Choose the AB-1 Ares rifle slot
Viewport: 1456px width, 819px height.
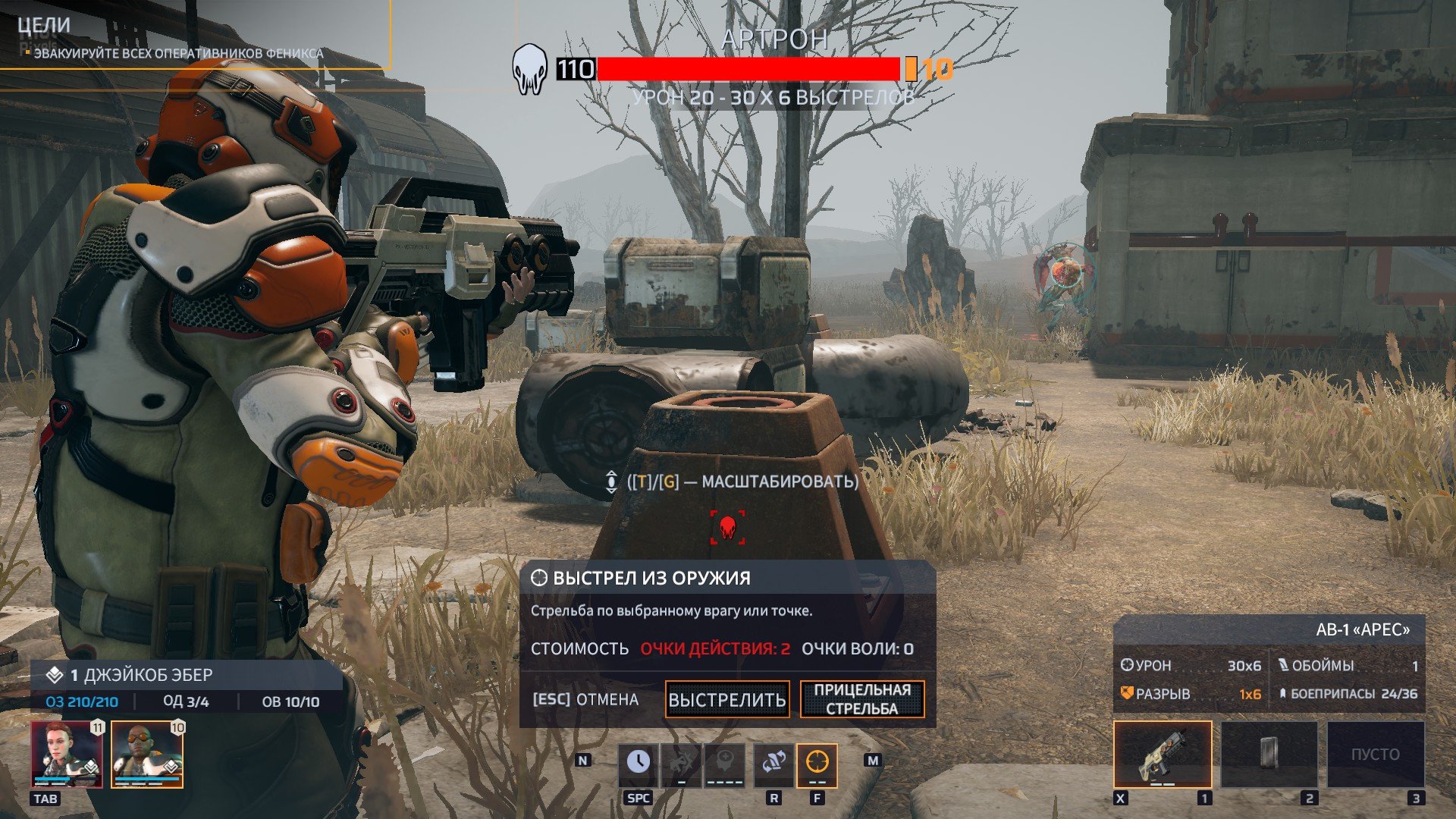(1163, 755)
